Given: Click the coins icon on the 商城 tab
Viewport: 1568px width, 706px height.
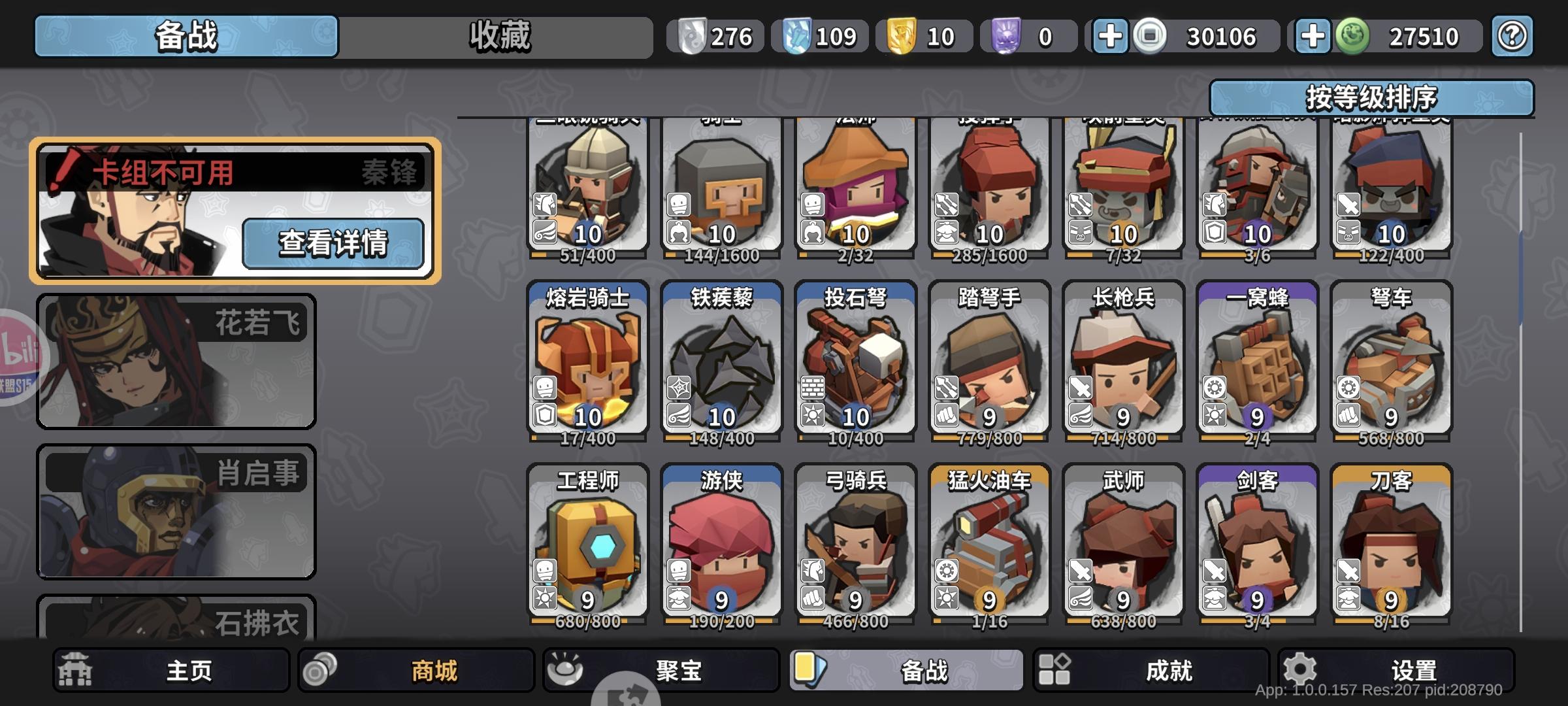Looking at the screenshot, I should pyautogui.click(x=320, y=670).
